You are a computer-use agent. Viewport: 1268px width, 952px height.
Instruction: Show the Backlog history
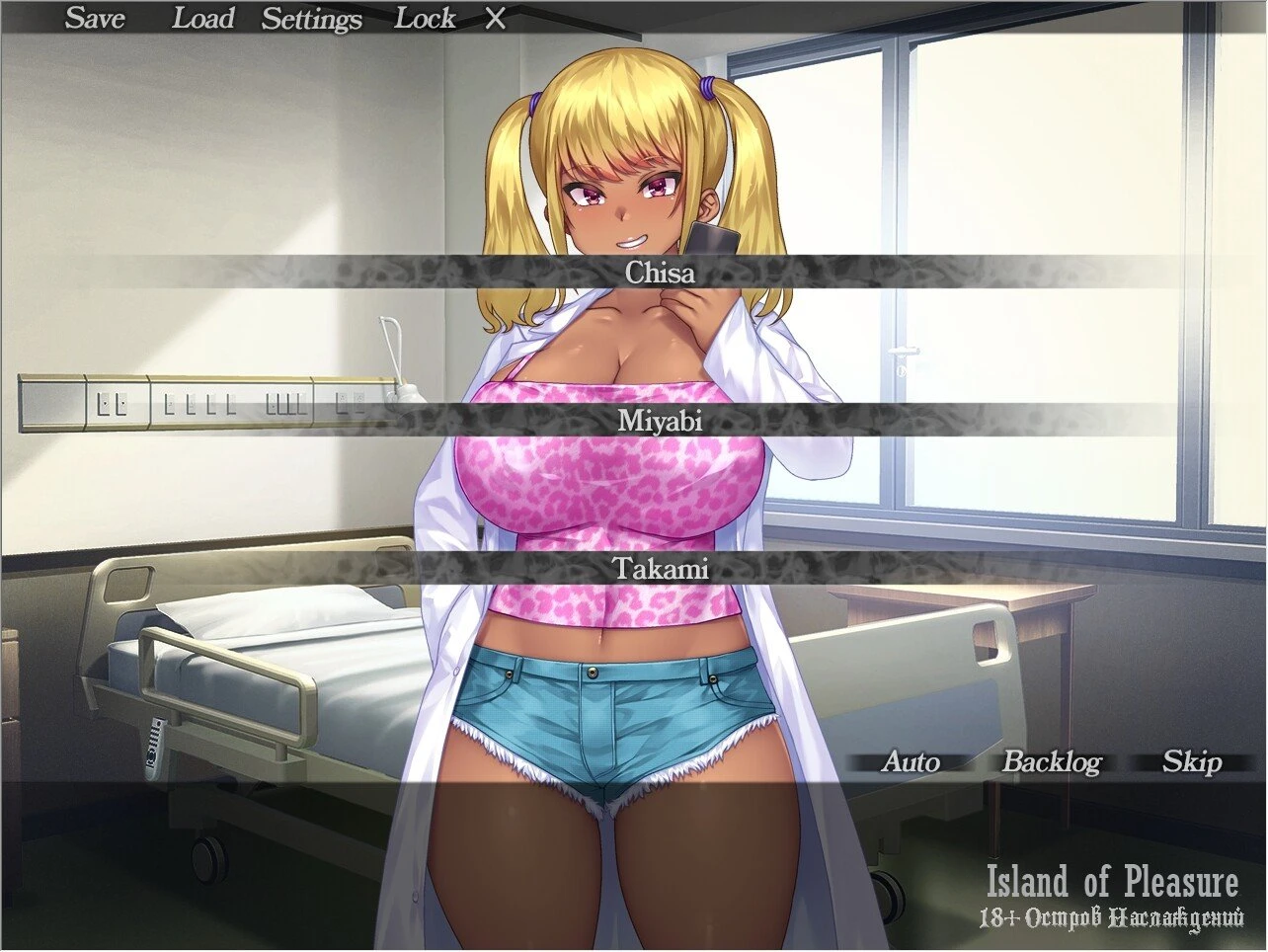tap(1052, 761)
